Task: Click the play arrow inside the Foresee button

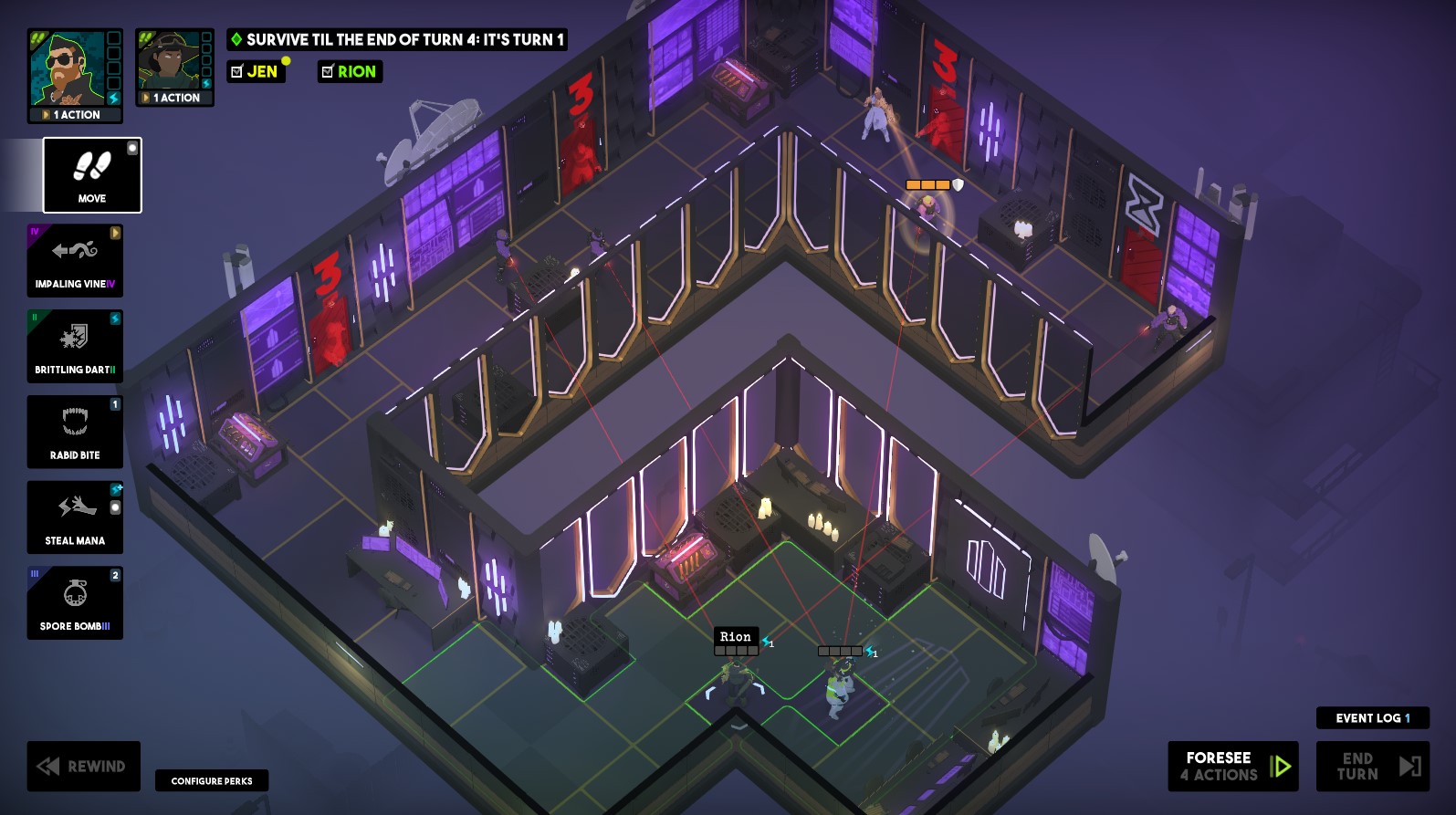Action: point(1282,766)
